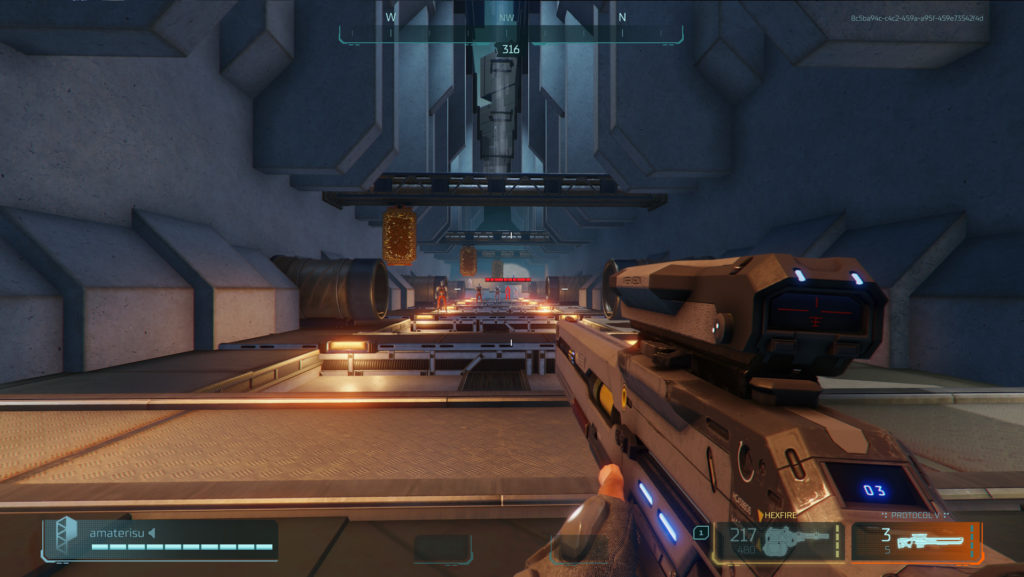Switch to the Protocol V sniper slot

pyautogui.click(x=917, y=541)
